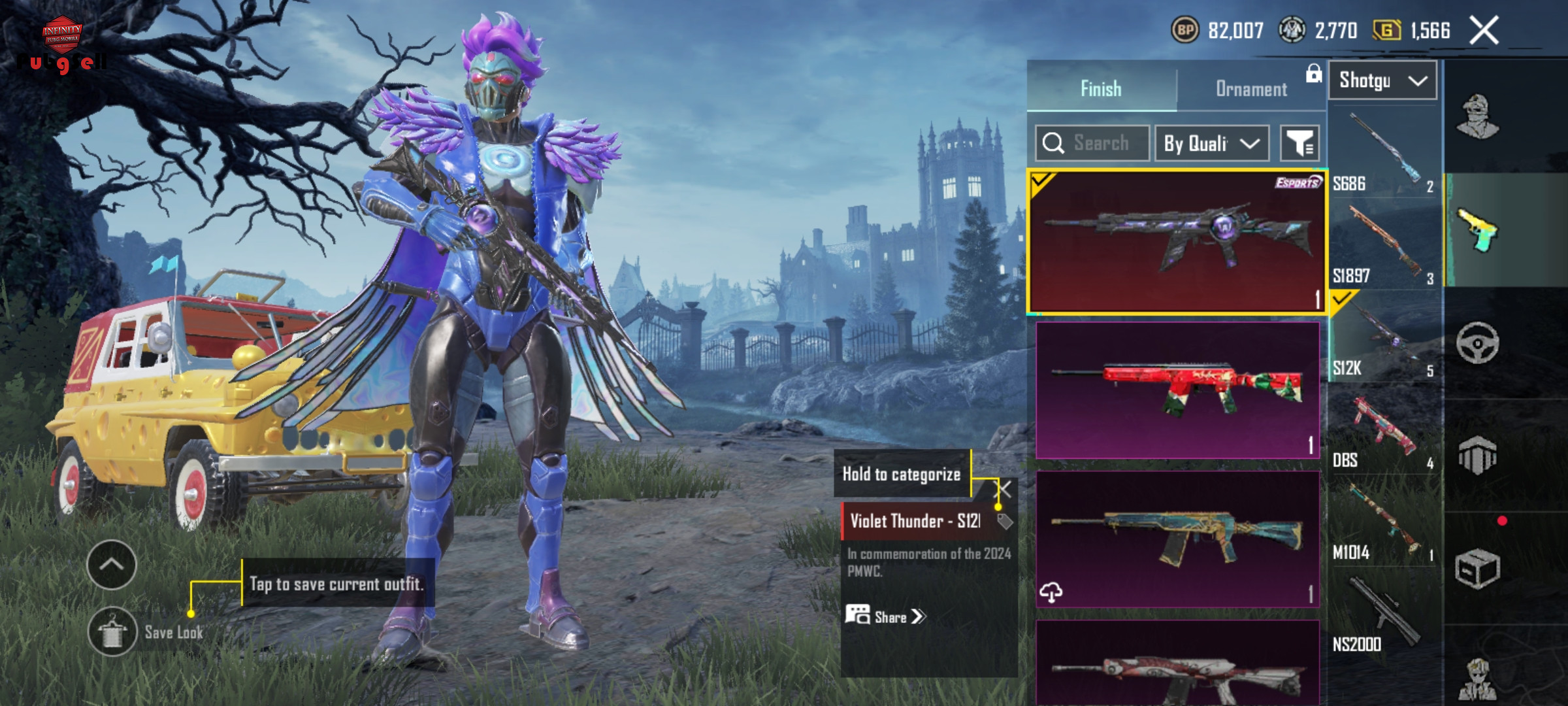The image size is (1568, 706).
Task: Open the Ornament tab
Action: click(x=1250, y=88)
